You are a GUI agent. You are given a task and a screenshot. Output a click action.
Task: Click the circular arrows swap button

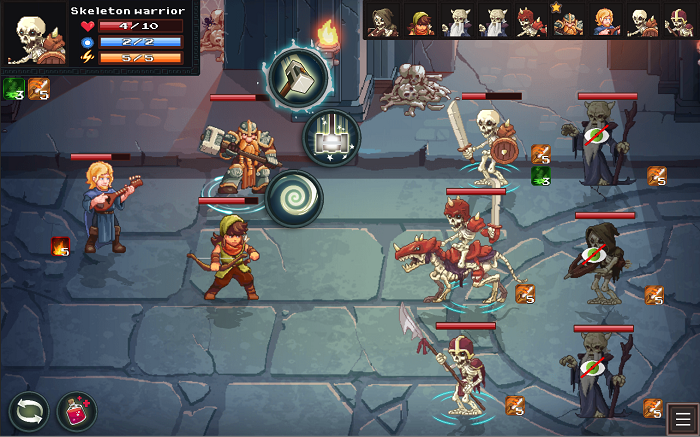[x=28, y=412]
